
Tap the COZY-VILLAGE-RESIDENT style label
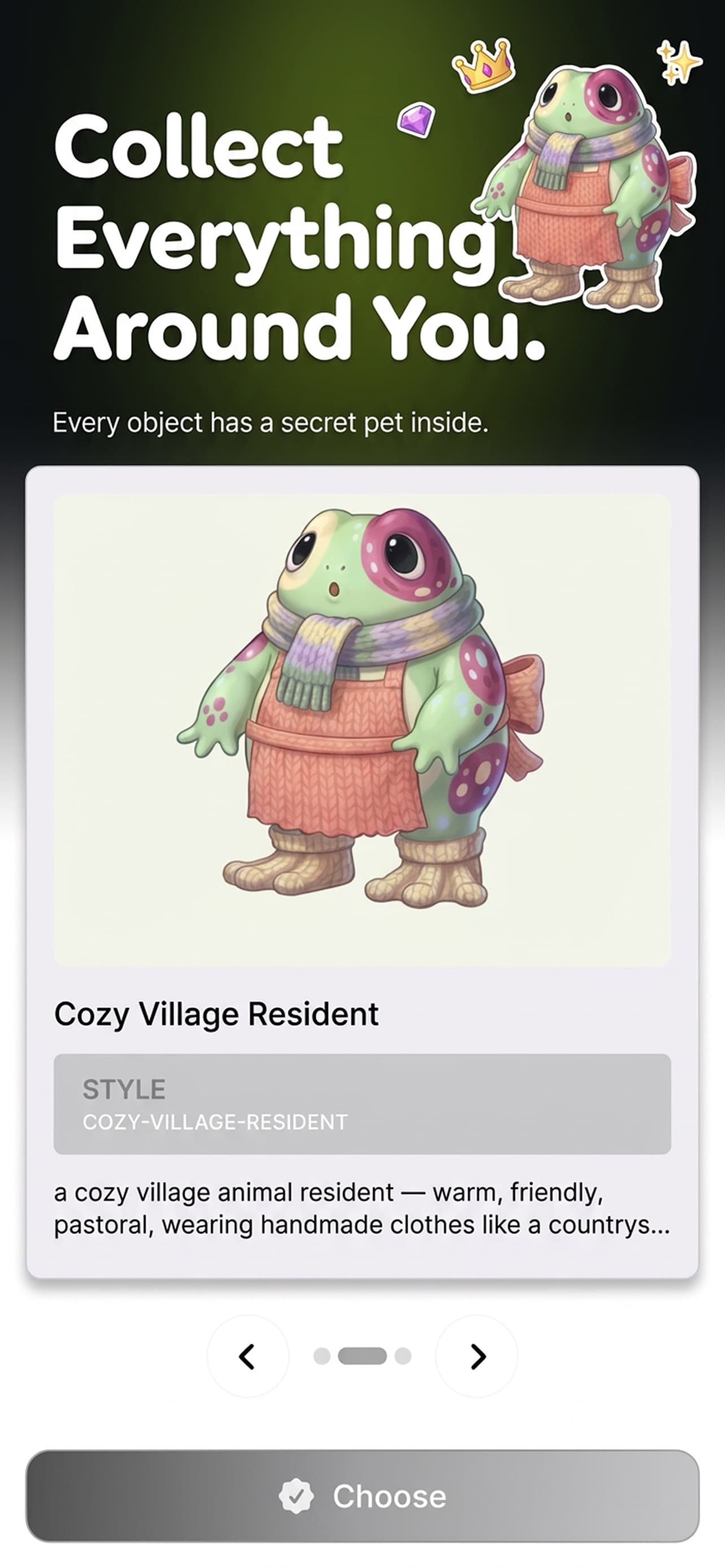[x=216, y=1122]
